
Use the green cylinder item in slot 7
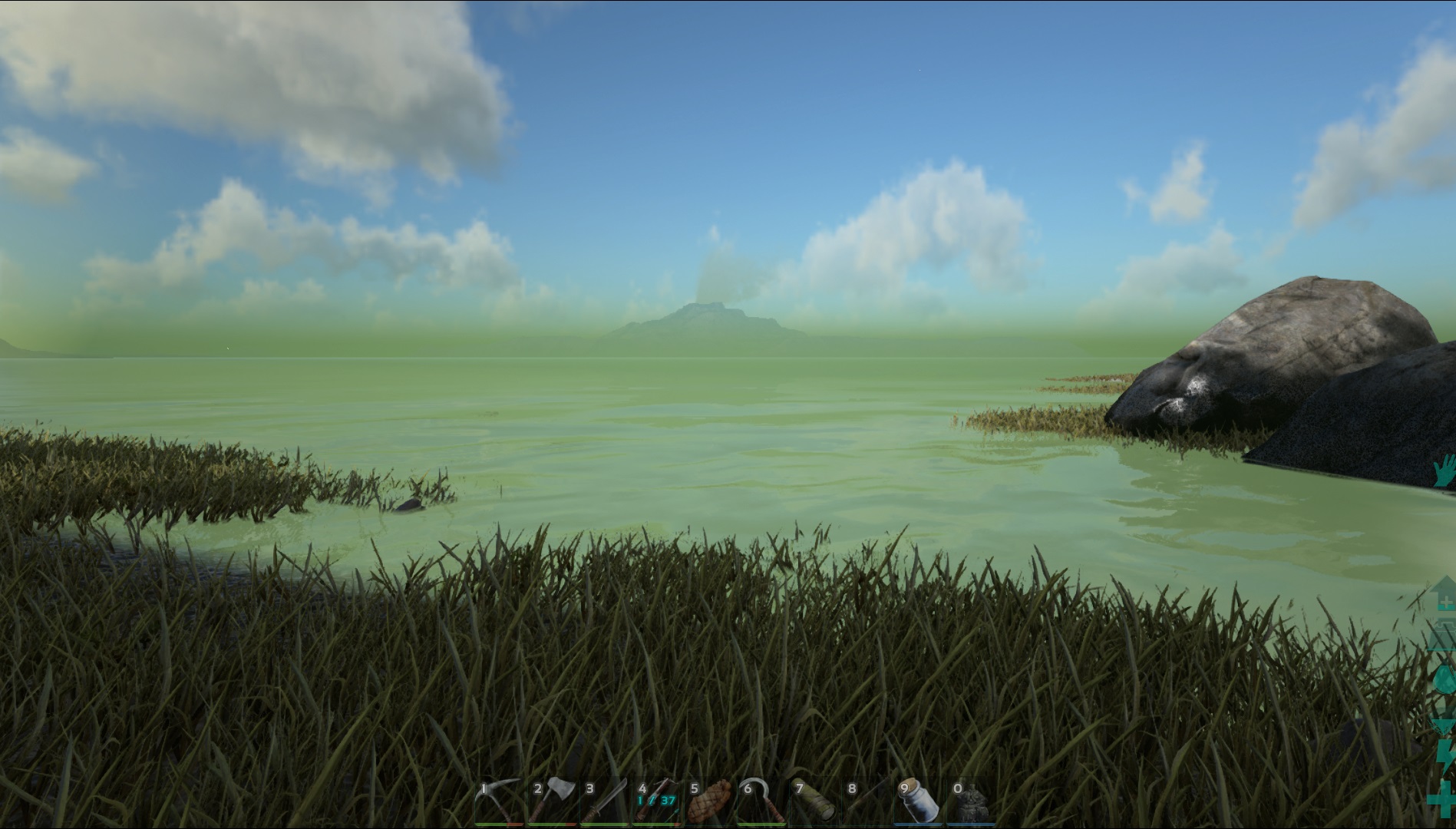pos(814,801)
